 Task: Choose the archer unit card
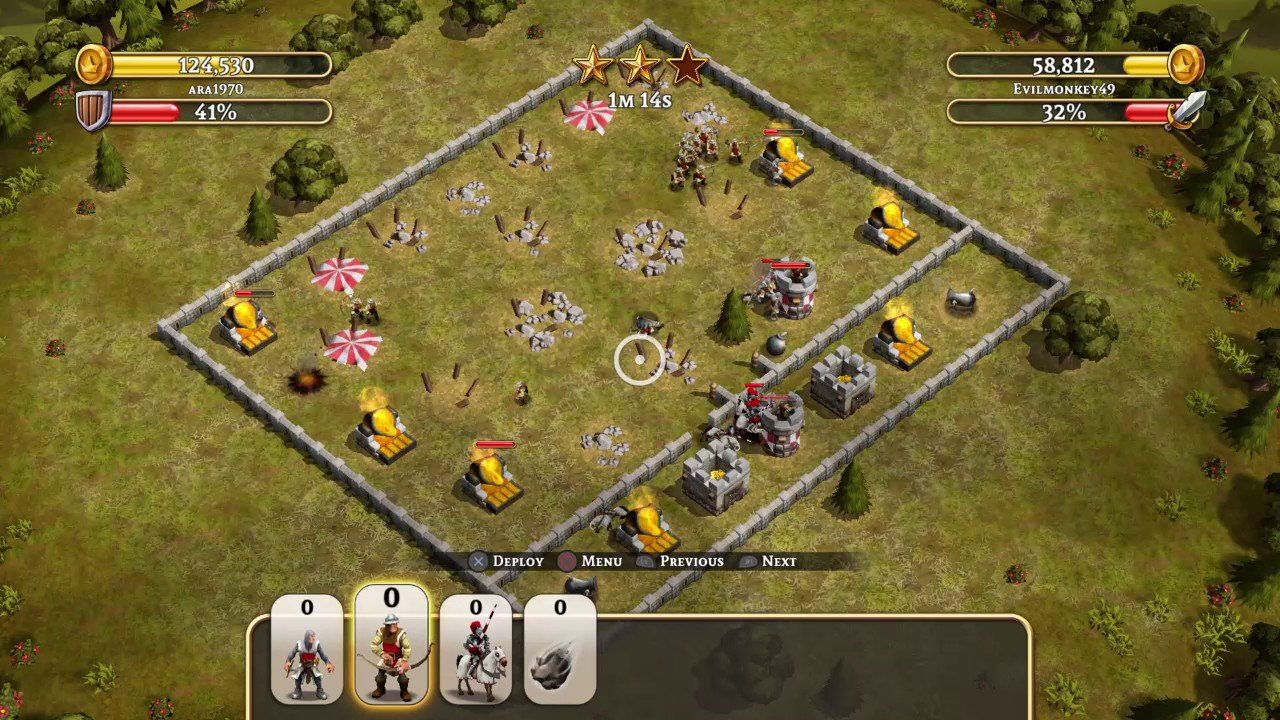pyautogui.click(x=391, y=648)
